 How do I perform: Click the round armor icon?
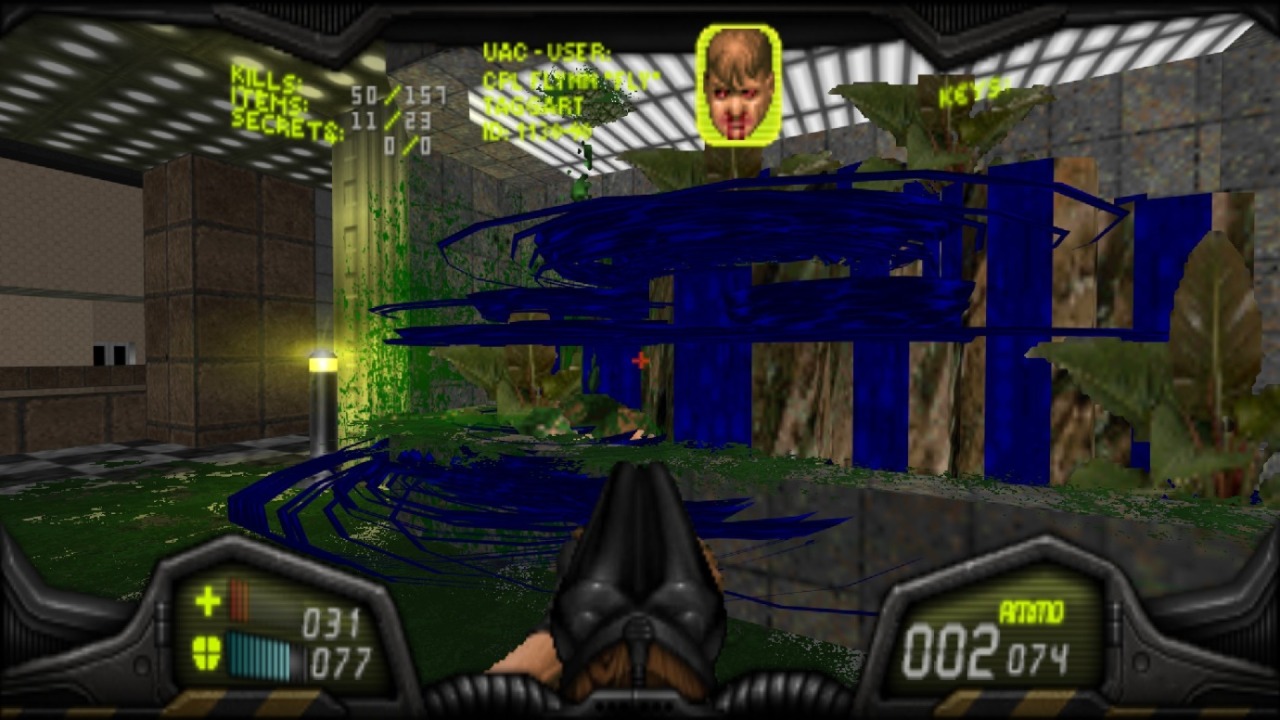(207, 652)
